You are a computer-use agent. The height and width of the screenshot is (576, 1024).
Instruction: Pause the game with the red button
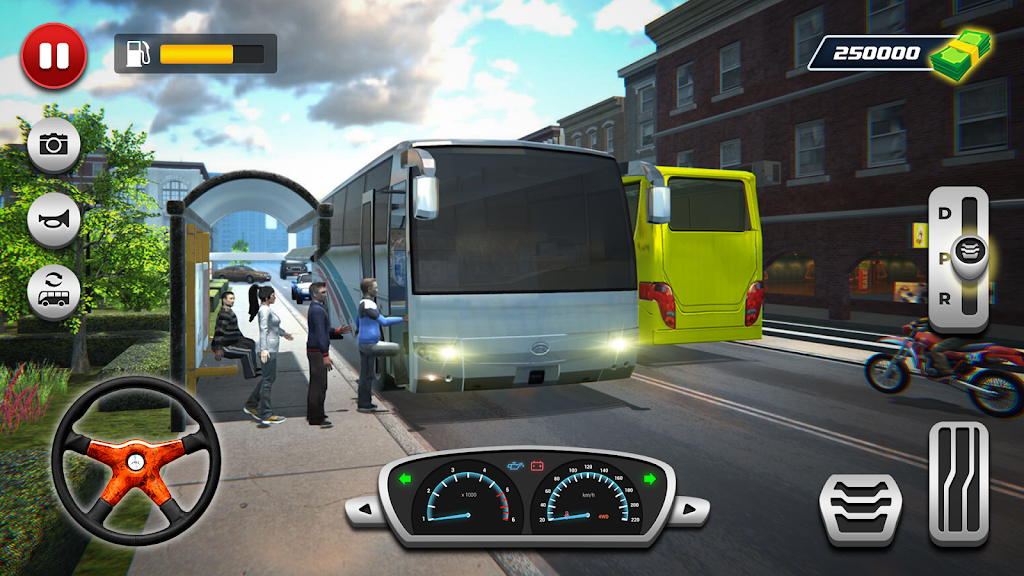[54, 56]
